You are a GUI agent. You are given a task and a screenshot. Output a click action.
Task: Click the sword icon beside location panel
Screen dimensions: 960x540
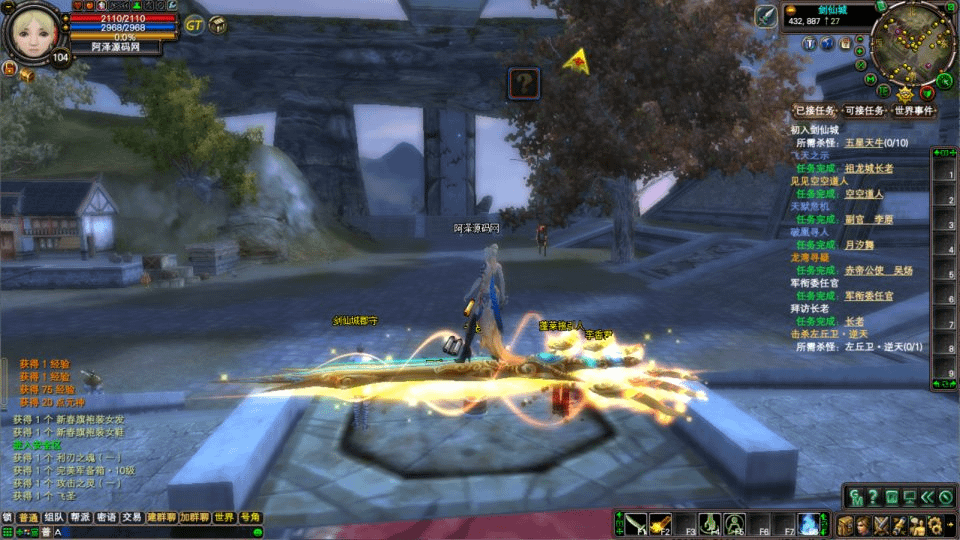(767, 17)
